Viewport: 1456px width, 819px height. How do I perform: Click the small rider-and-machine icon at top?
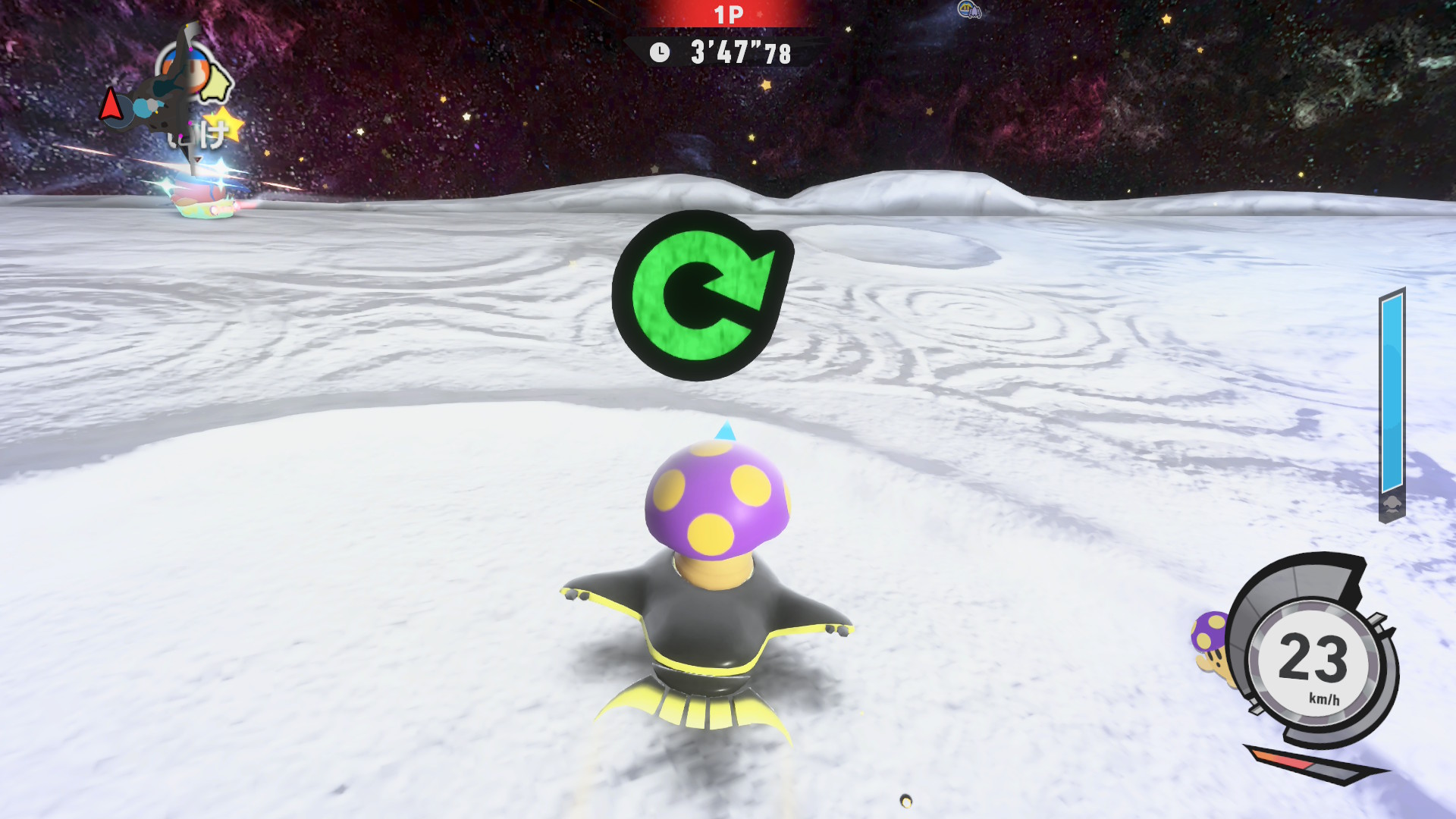click(969, 10)
